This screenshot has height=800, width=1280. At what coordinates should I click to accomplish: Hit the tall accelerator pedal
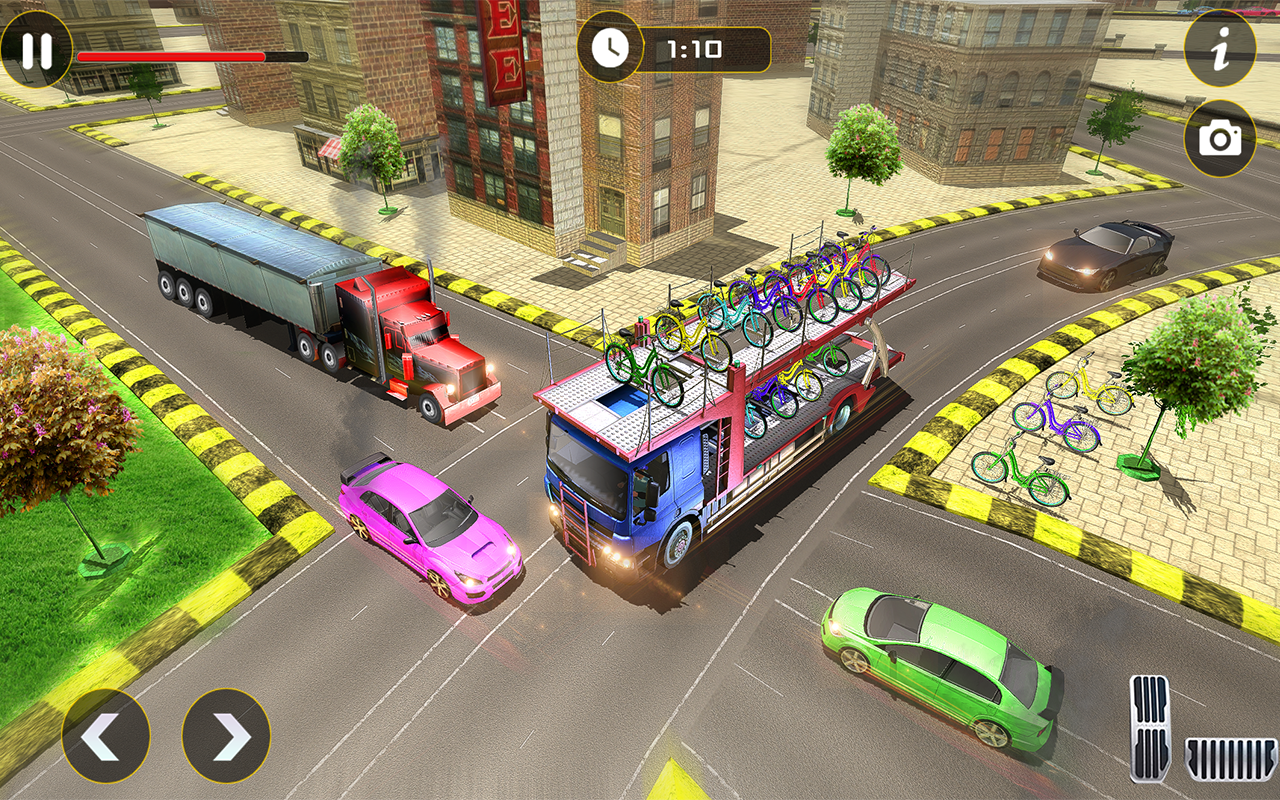(1150, 727)
